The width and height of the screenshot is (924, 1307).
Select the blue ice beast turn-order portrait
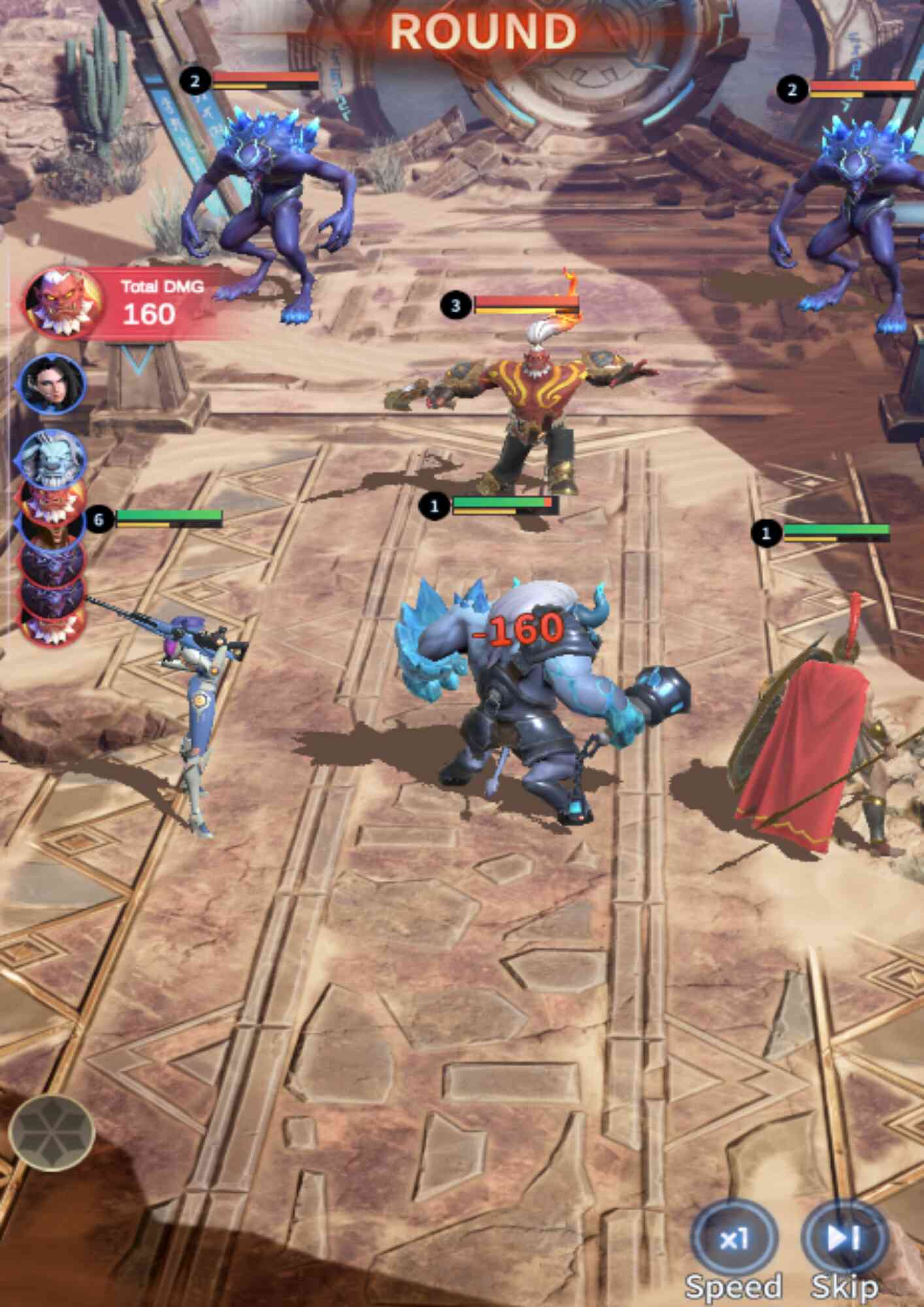click(x=52, y=457)
